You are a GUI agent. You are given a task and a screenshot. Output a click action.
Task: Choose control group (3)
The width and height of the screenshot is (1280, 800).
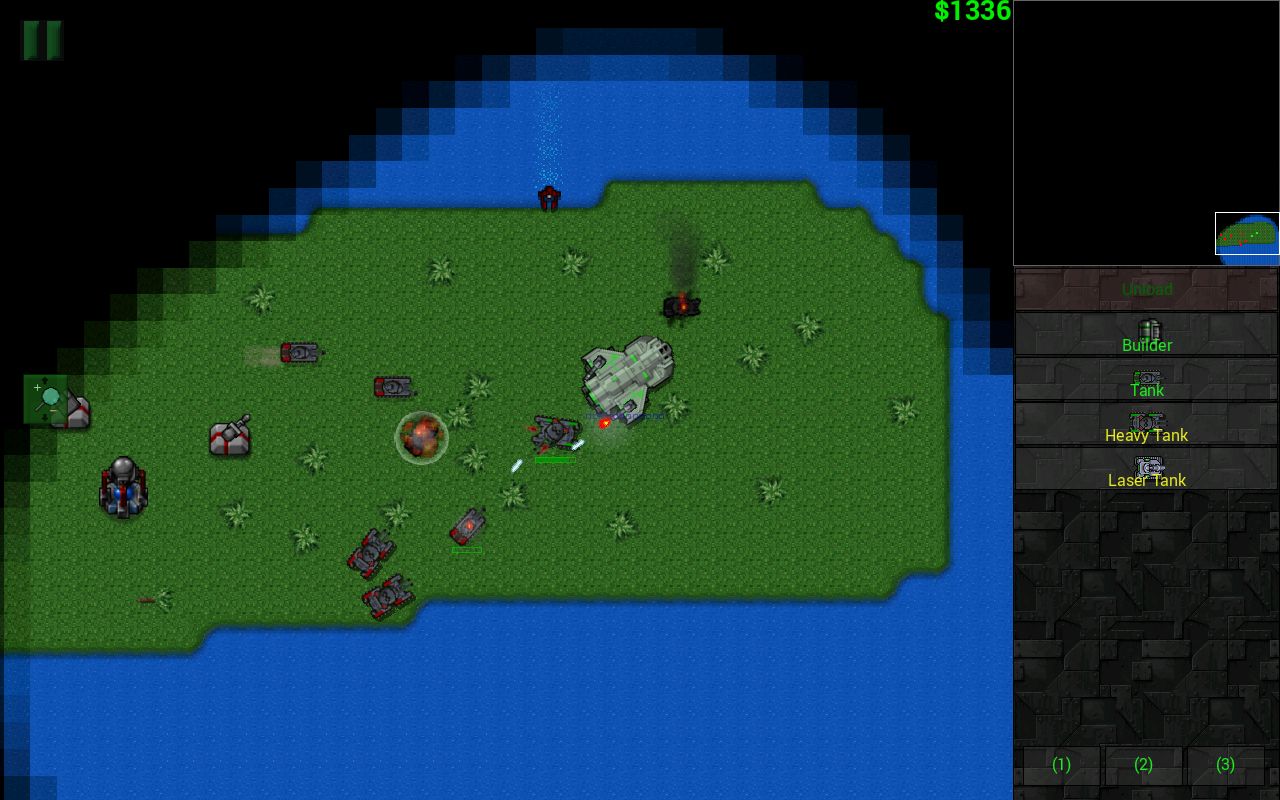(1225, 765)
